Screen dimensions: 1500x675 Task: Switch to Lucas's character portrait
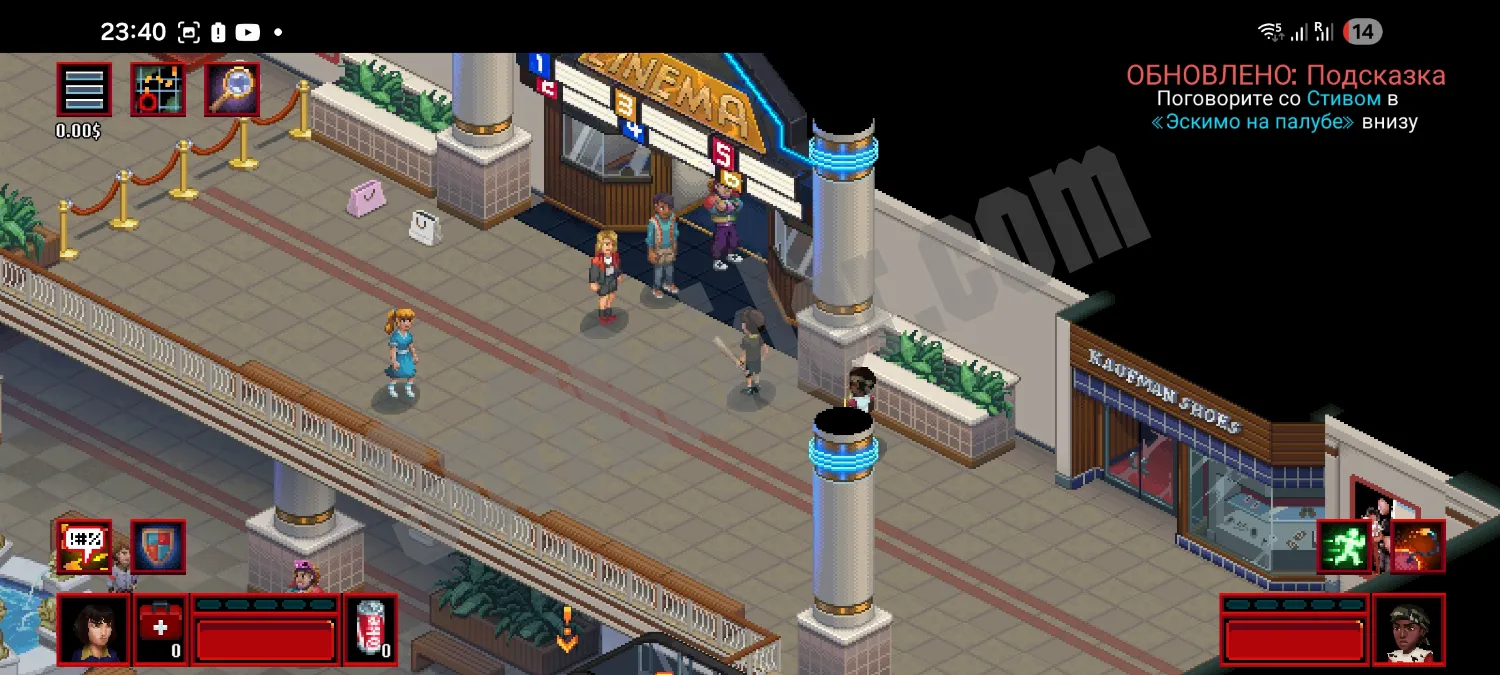tap(1409, 629)
